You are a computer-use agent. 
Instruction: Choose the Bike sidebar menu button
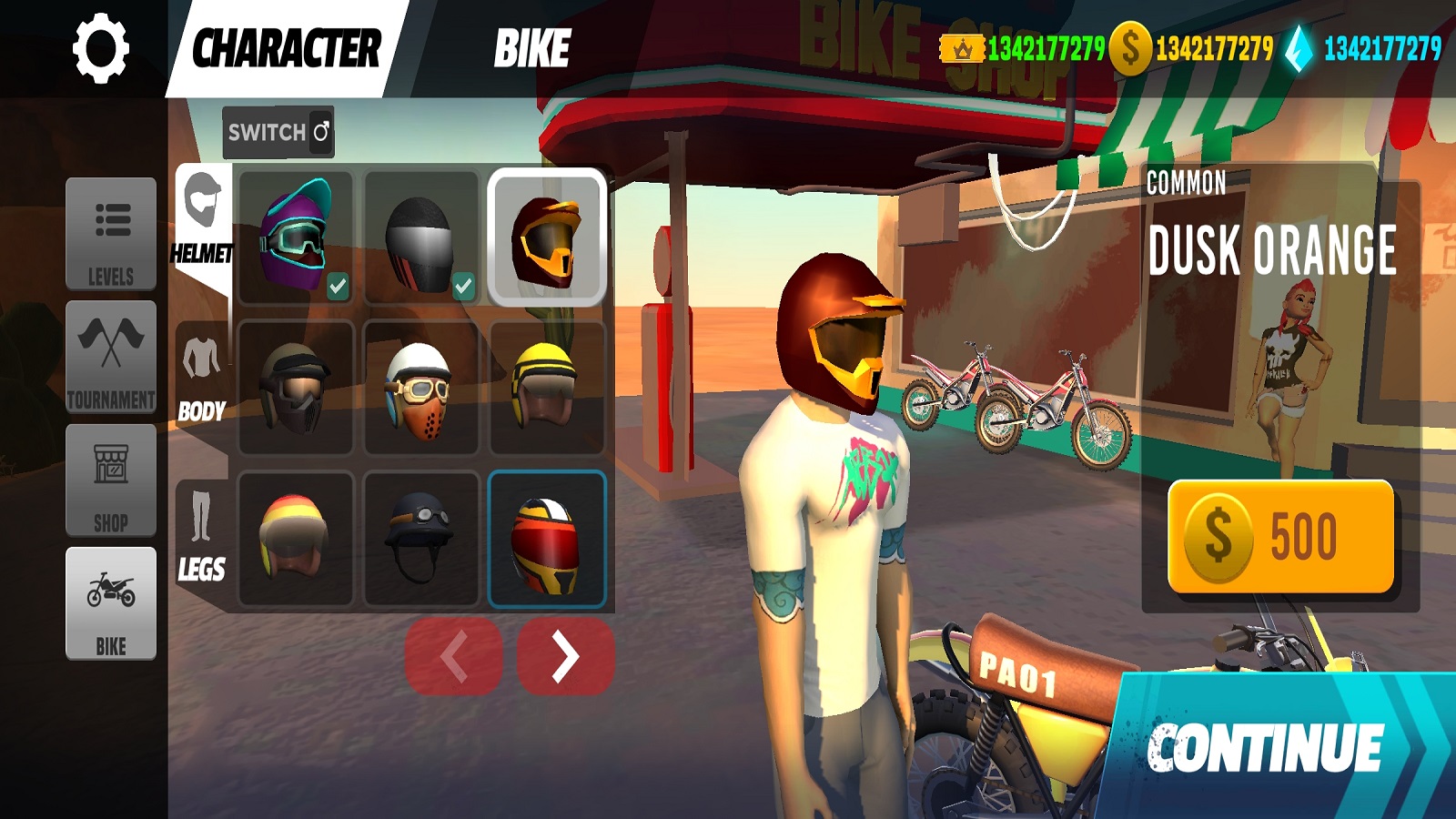click(x=111, y=603)
